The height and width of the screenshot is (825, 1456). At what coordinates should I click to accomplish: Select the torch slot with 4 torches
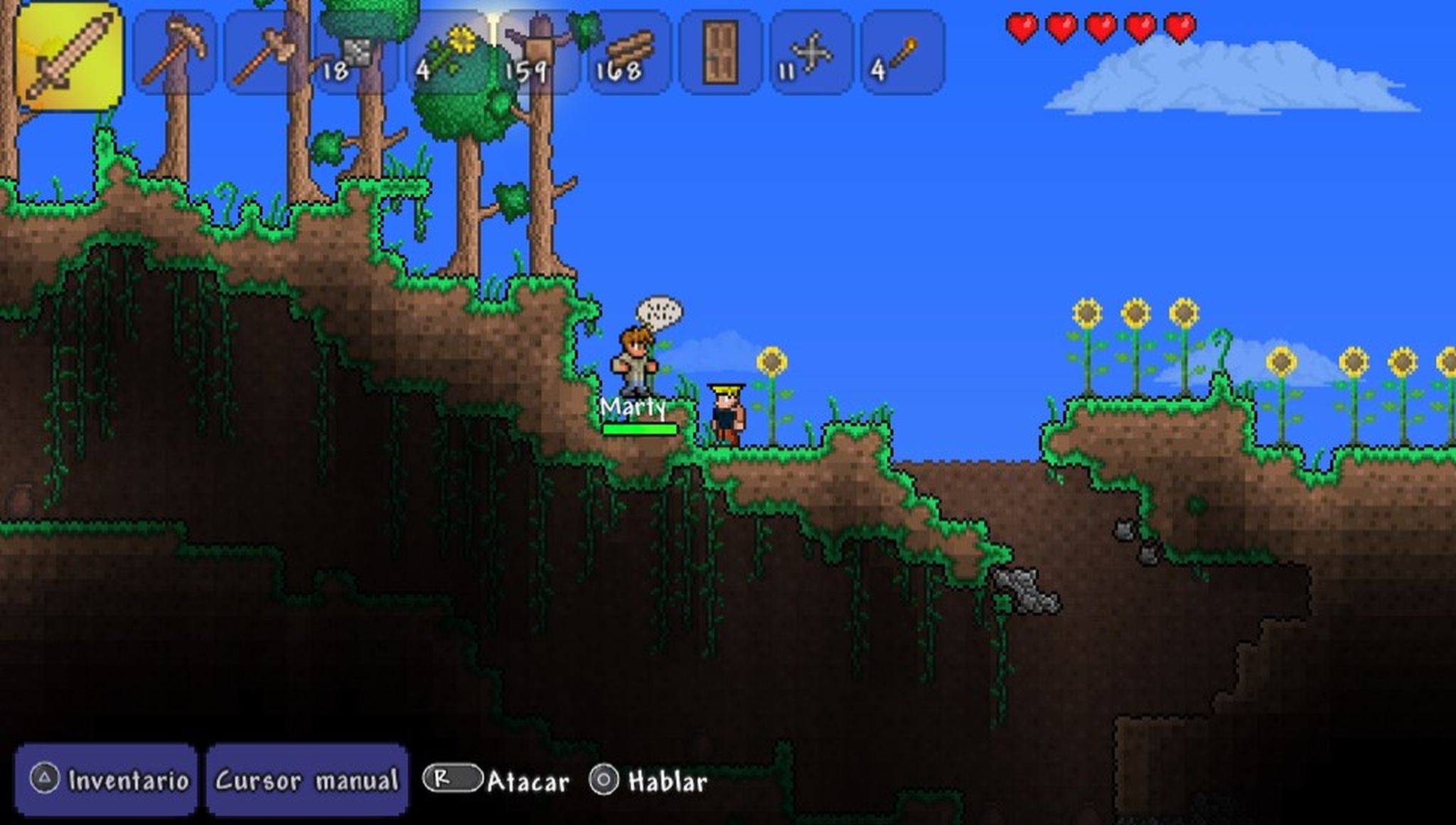pos(903,53)
